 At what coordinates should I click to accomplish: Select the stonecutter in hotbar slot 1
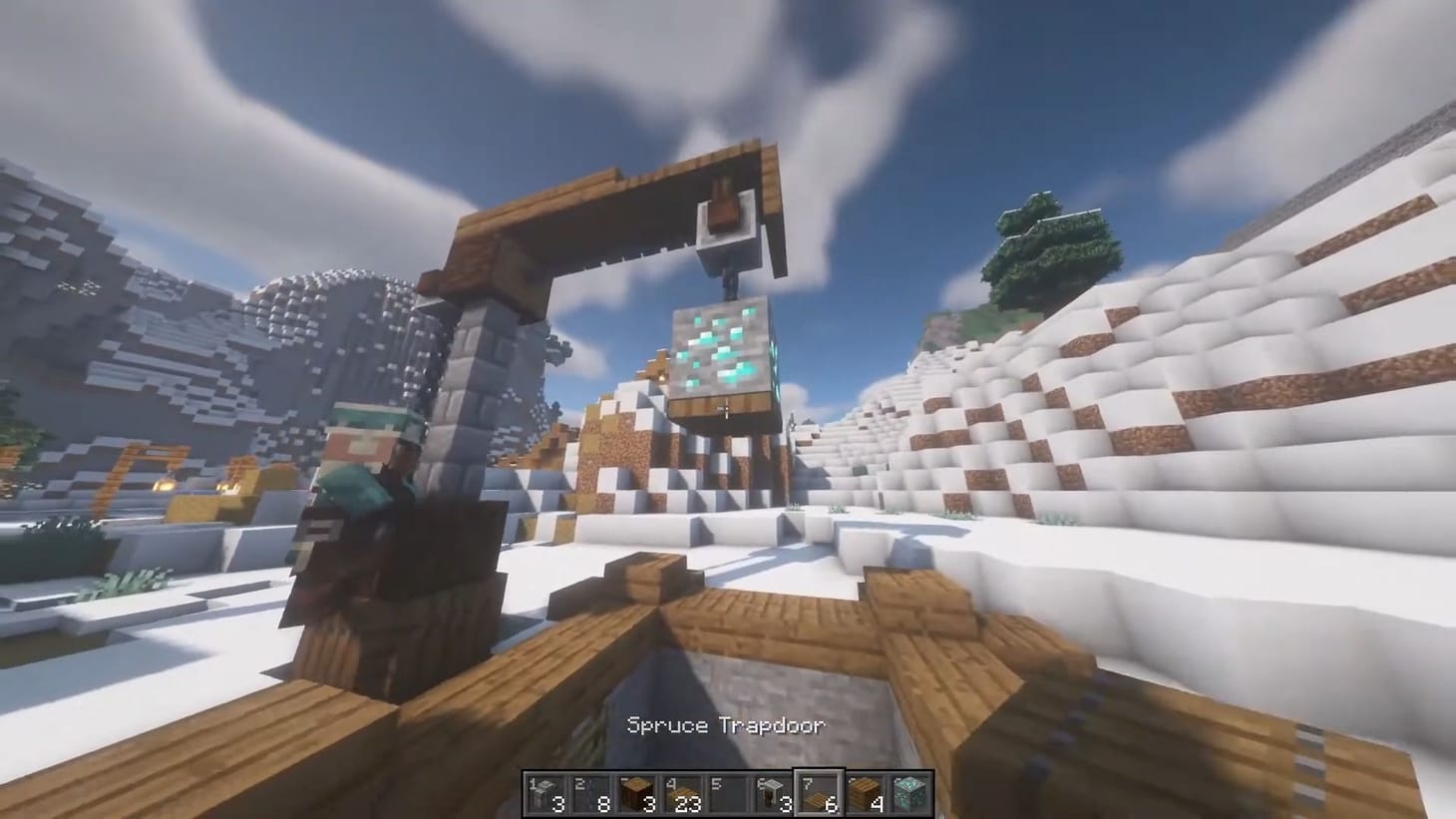pyautogui.click(x=544, y=793)
